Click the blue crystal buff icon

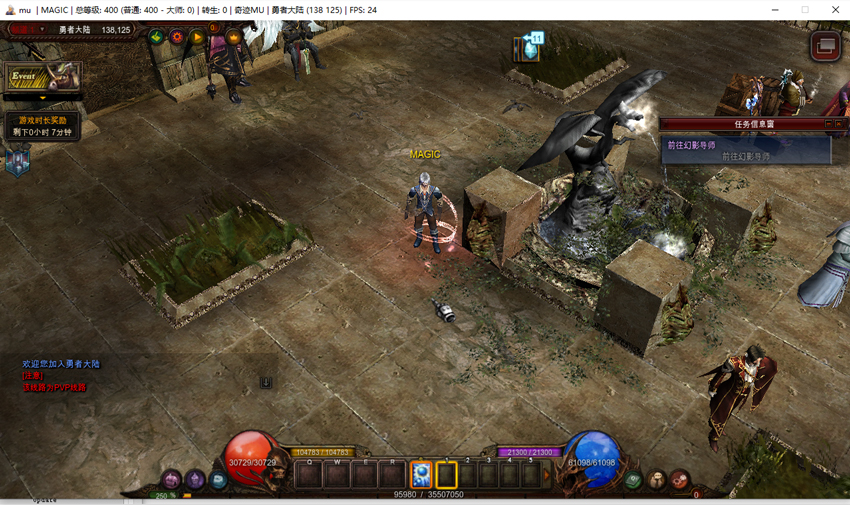coord(529,47)
